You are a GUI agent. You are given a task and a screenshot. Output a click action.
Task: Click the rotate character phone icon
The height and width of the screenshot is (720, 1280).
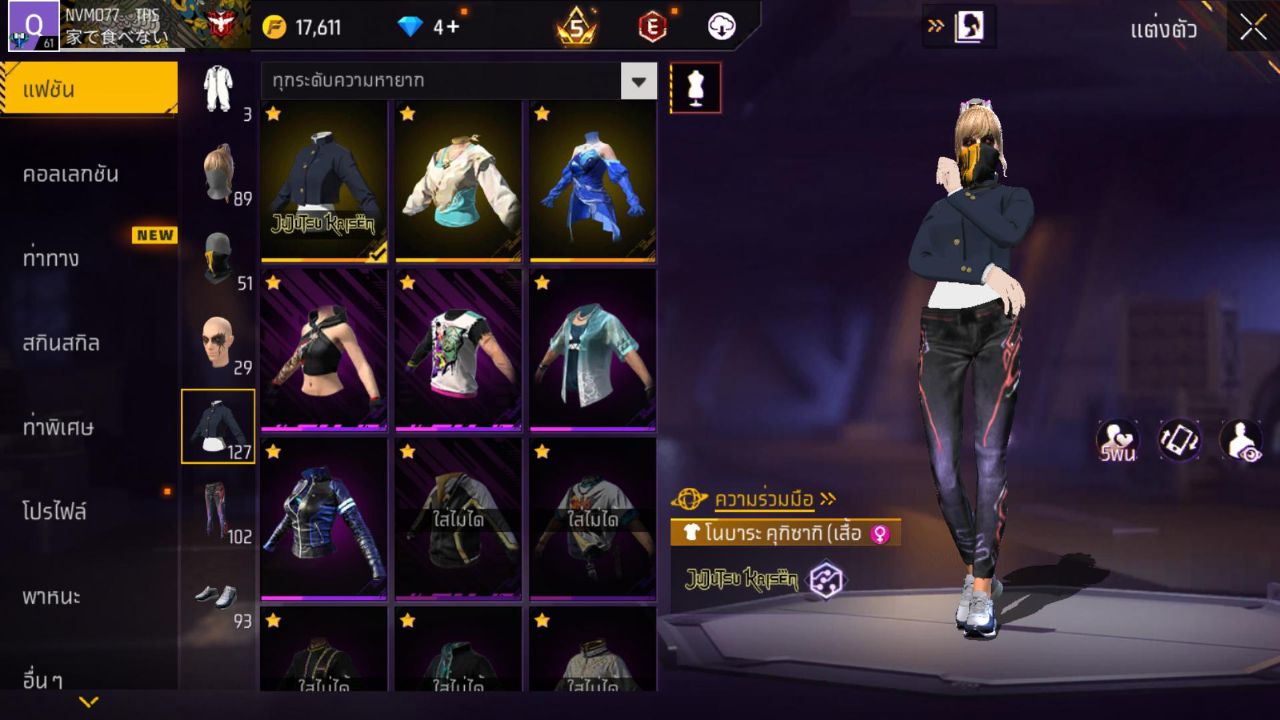click(1178, 442)
